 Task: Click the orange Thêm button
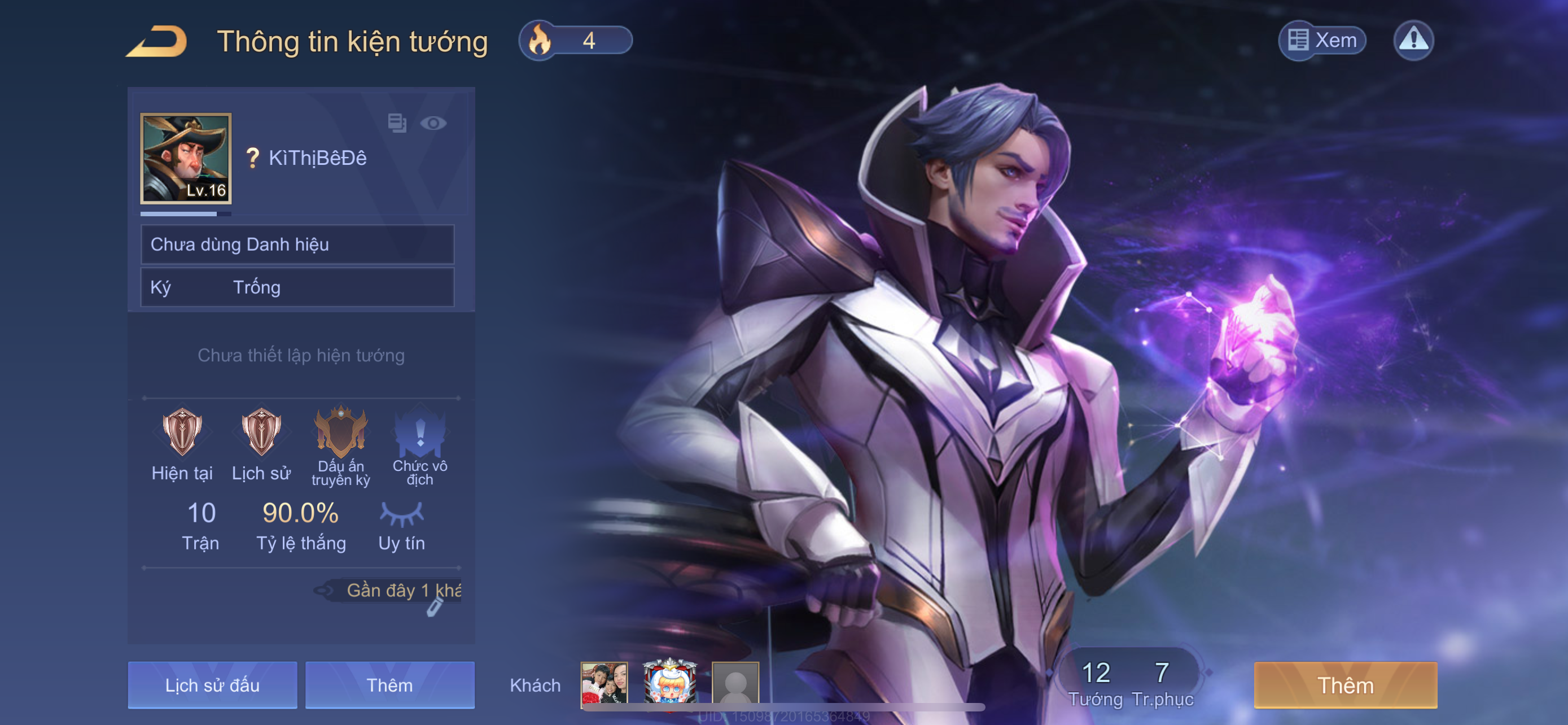(1345, 685)
